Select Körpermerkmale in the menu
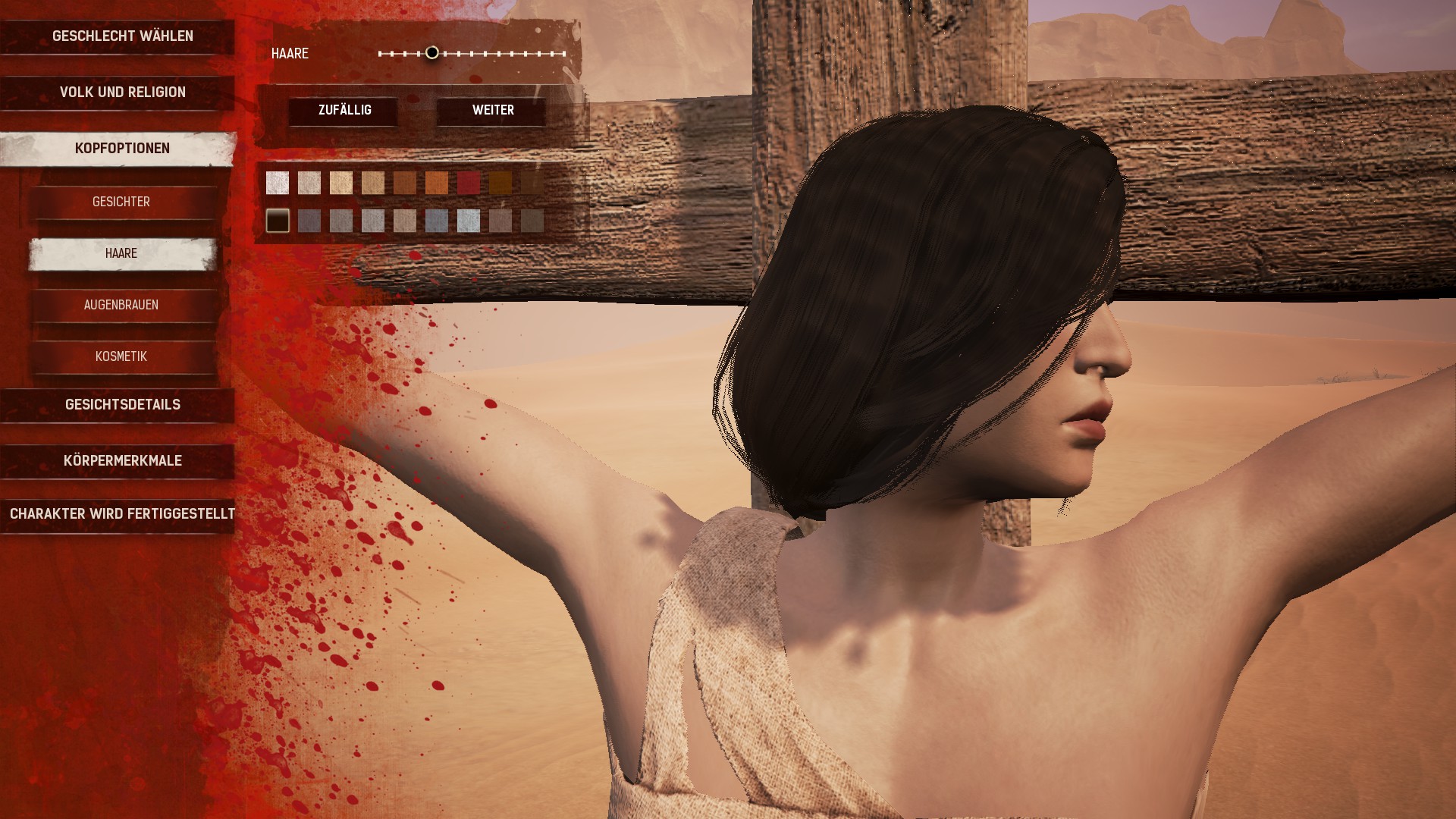1456x819 pixels. pos(122,461)
